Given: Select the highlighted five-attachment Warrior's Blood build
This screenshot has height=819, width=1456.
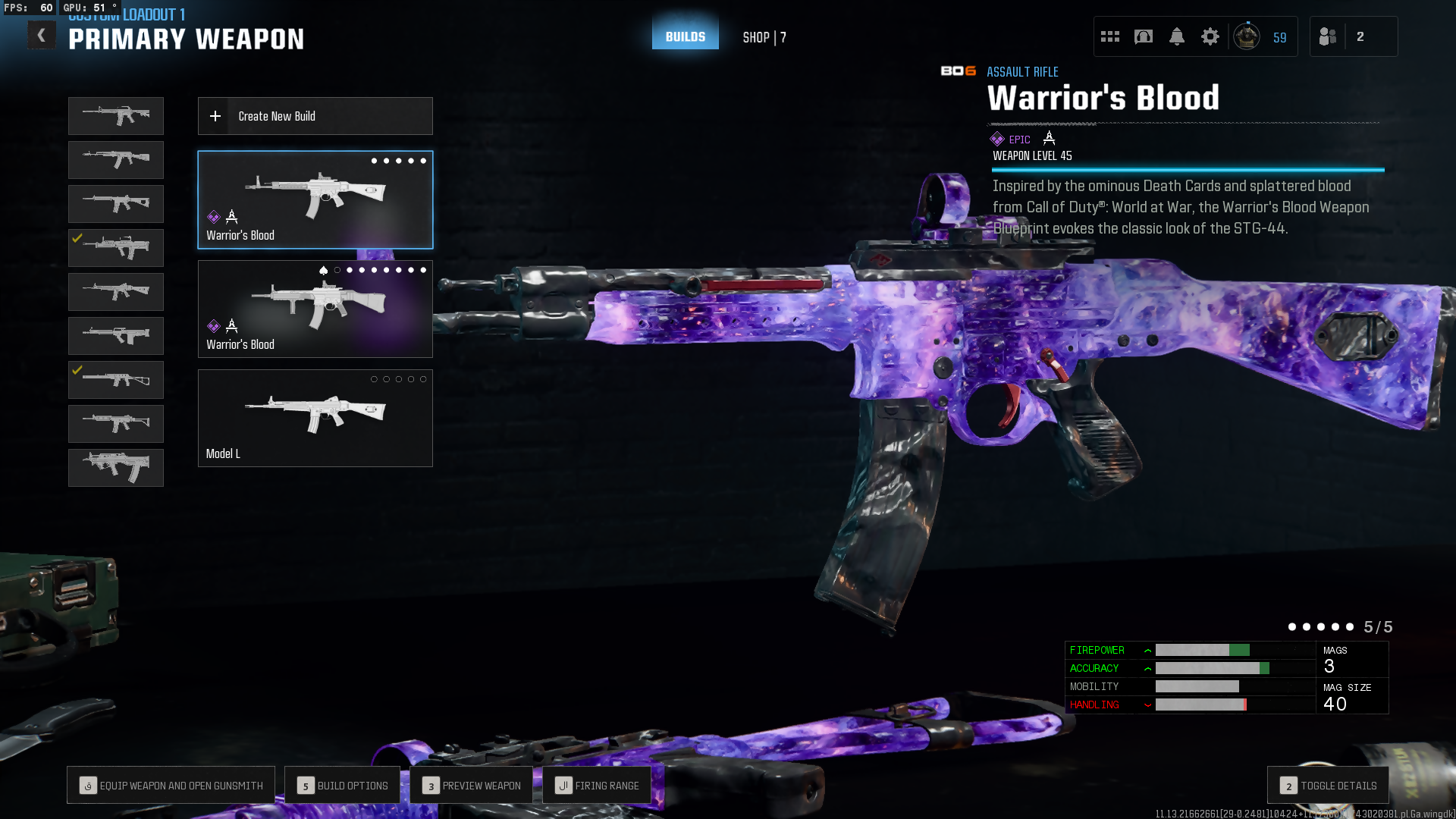Looking at the screenshot, I should click(x=315, y=199).
